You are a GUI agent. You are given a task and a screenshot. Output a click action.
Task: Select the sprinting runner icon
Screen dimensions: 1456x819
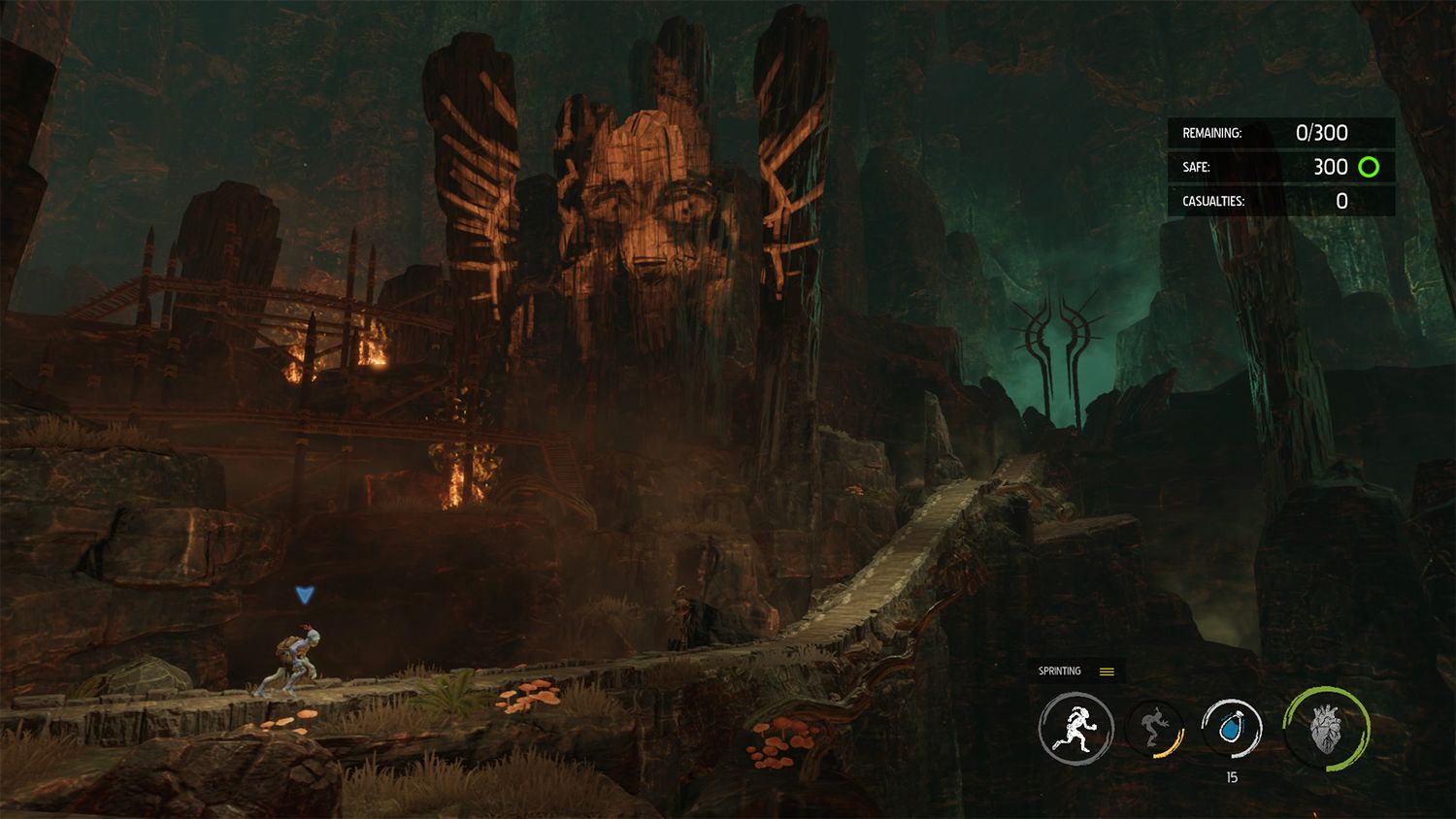click(1075, 728)
